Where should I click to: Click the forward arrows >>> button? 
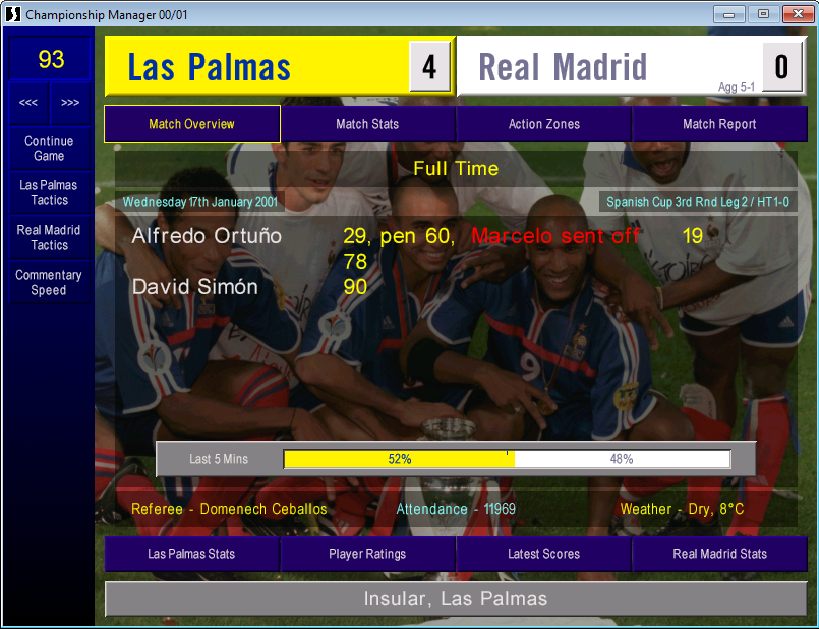coord(70,103)
